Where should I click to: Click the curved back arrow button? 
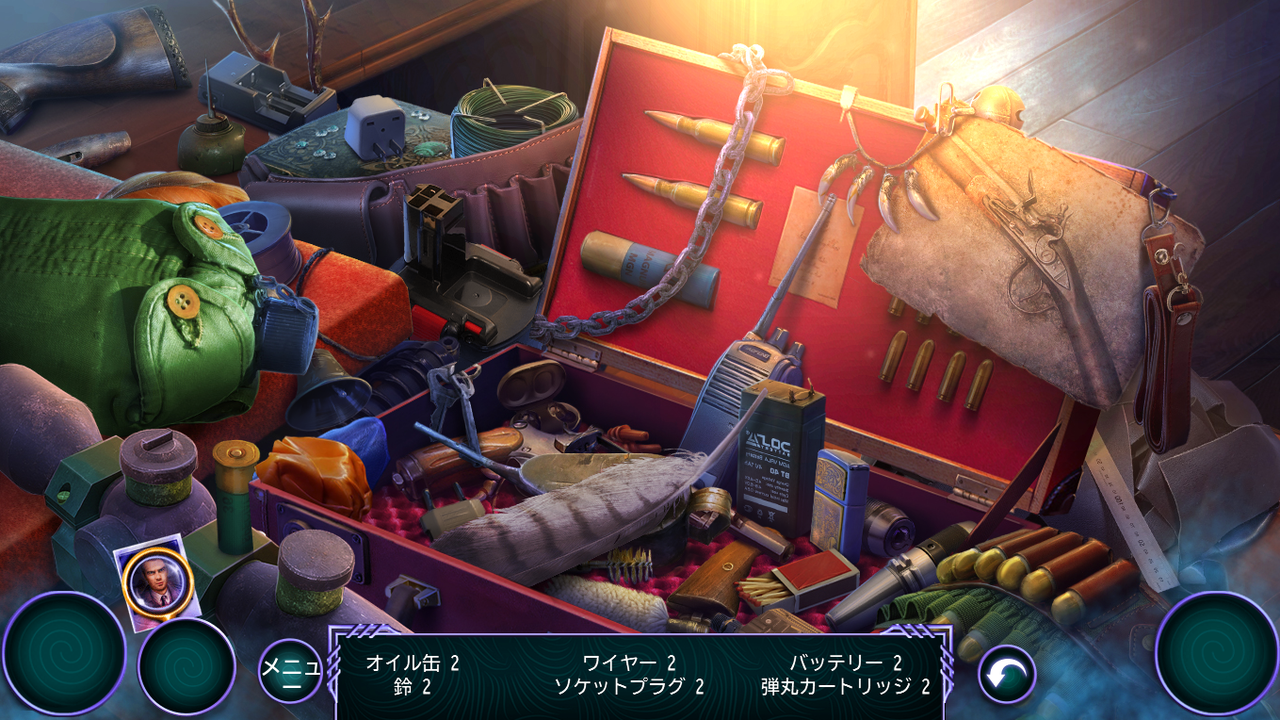1006,674
